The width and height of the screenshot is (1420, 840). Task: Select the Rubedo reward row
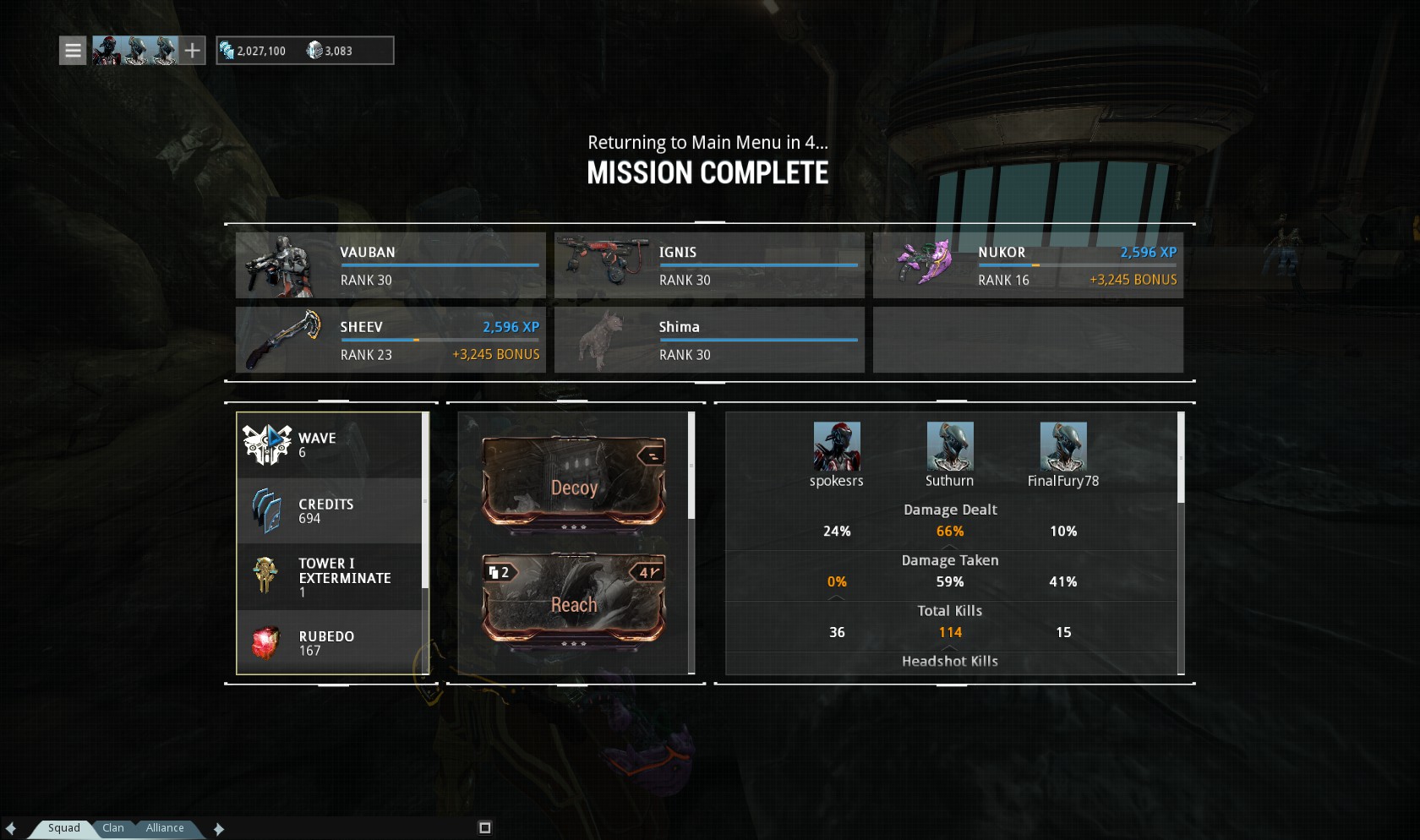[x=330, y=643]
